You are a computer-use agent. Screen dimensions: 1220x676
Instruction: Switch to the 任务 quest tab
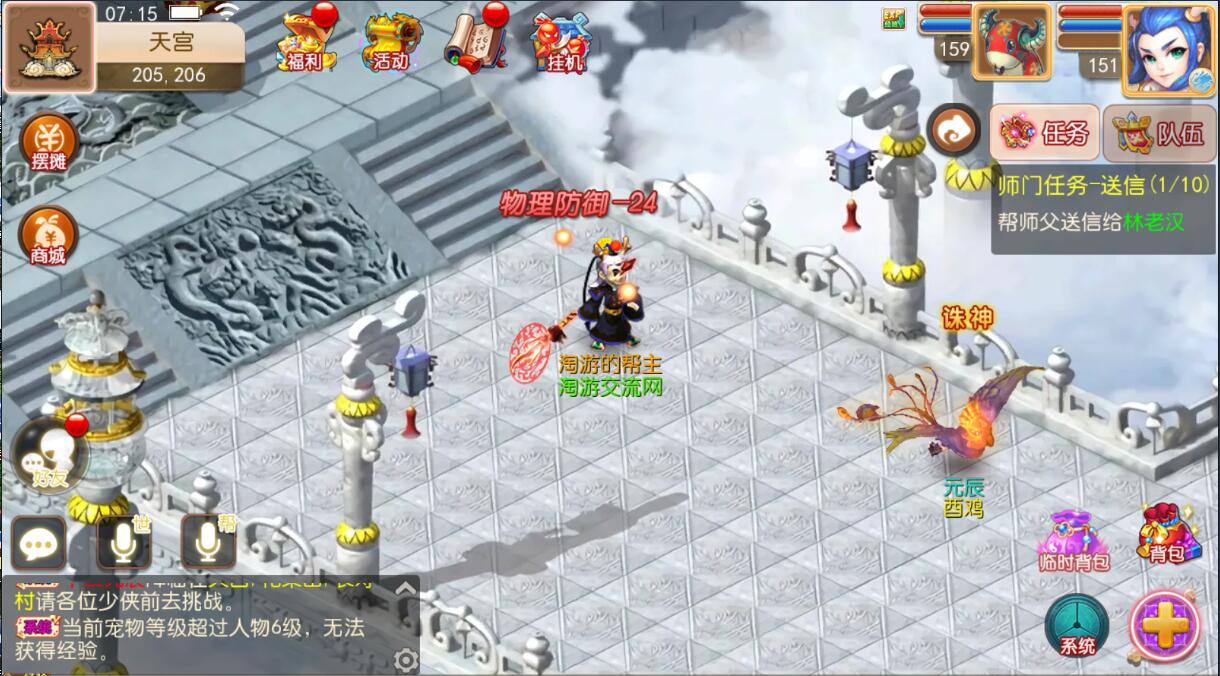pos(1045,133)
